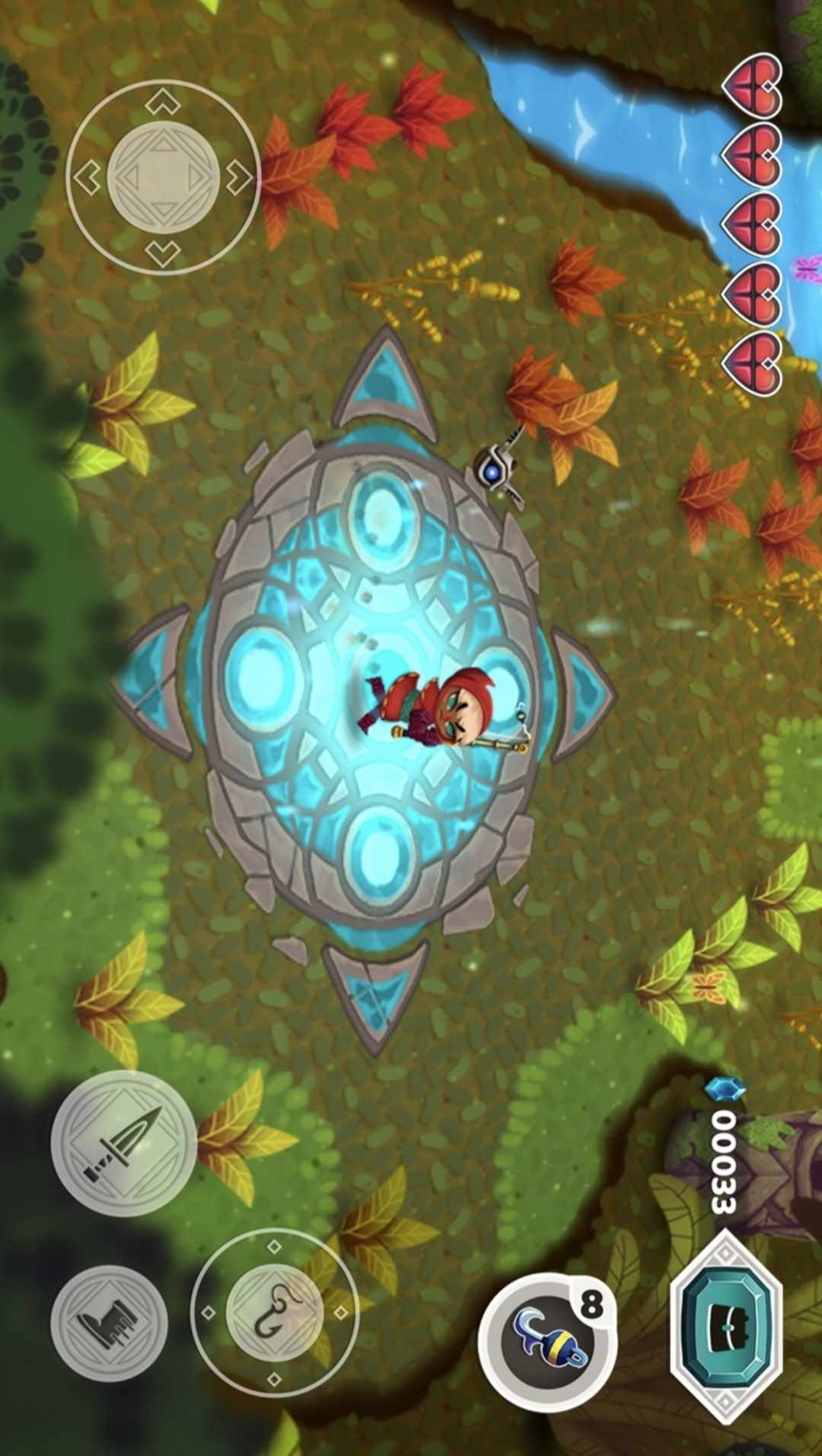The image size is (822, 1456).
Task: Activate the boot dash button
Action: [x=110, y=1321]
